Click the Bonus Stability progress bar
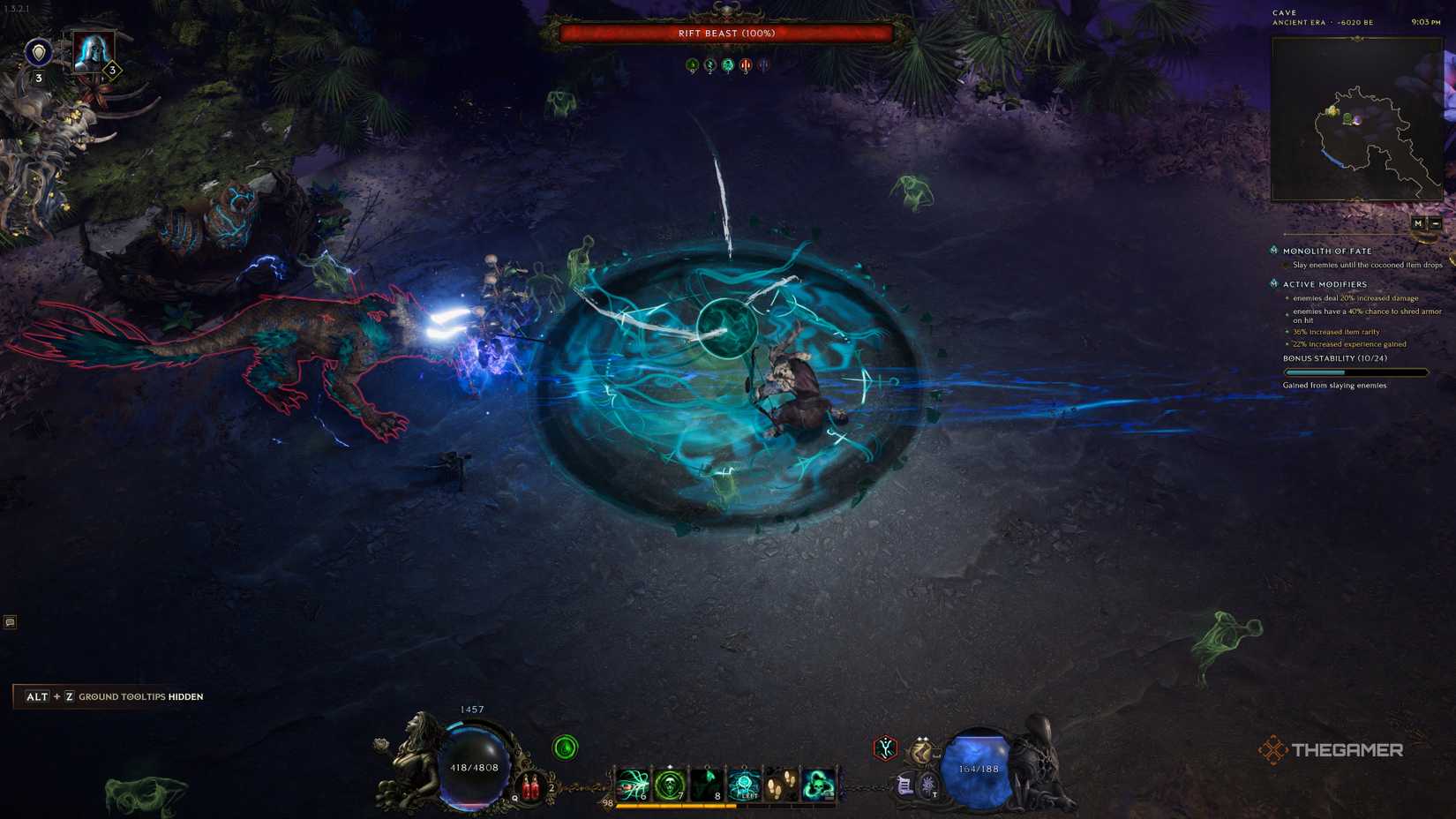Image resolution: width=1456 pixels, height=819 pixels. coord(1356,372)
